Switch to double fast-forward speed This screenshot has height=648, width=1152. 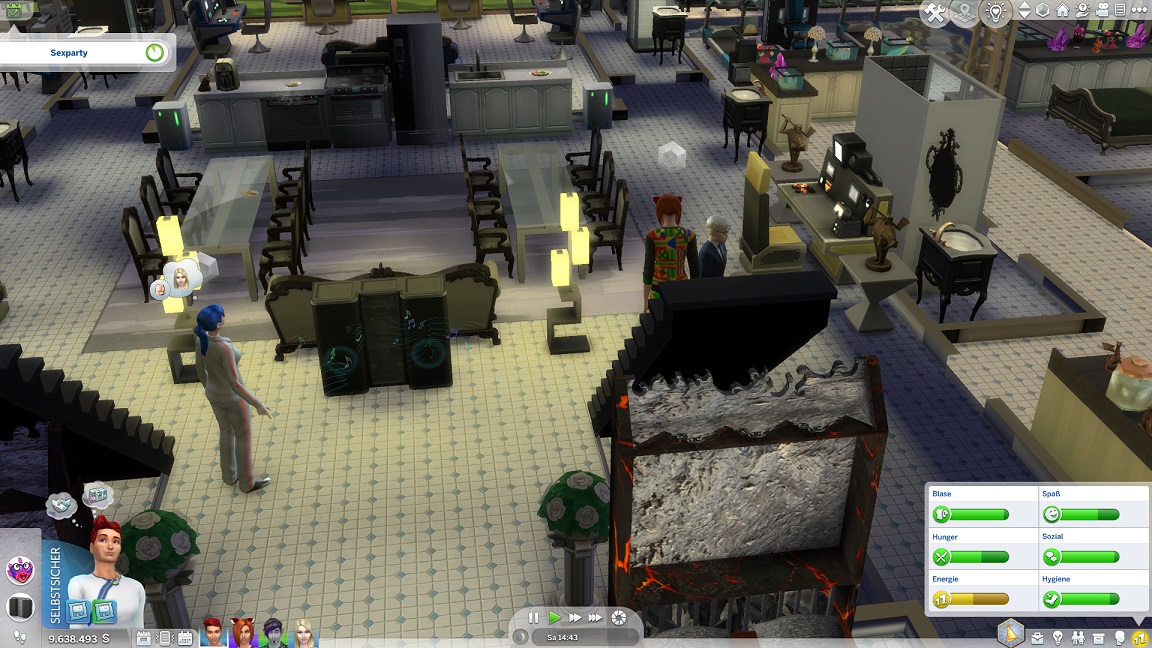576,618
